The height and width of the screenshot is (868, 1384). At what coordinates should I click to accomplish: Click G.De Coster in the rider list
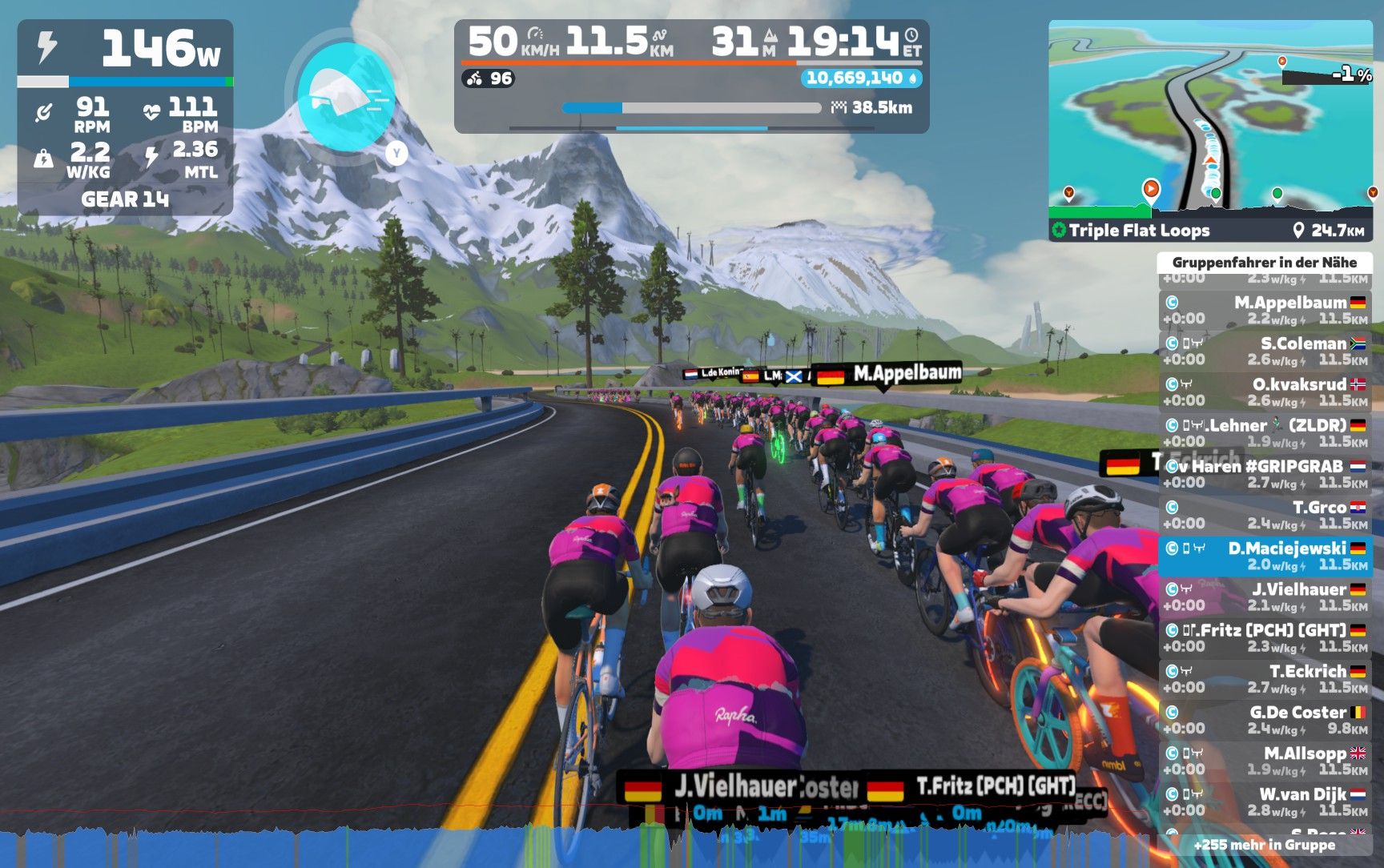pos(1265,720)
